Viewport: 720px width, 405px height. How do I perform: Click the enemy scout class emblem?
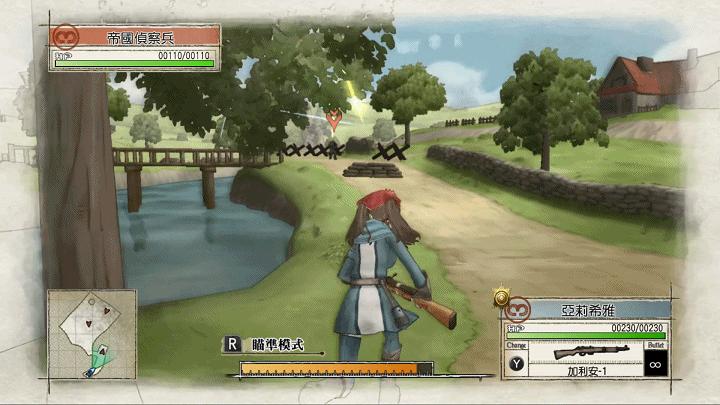[66, 38]
